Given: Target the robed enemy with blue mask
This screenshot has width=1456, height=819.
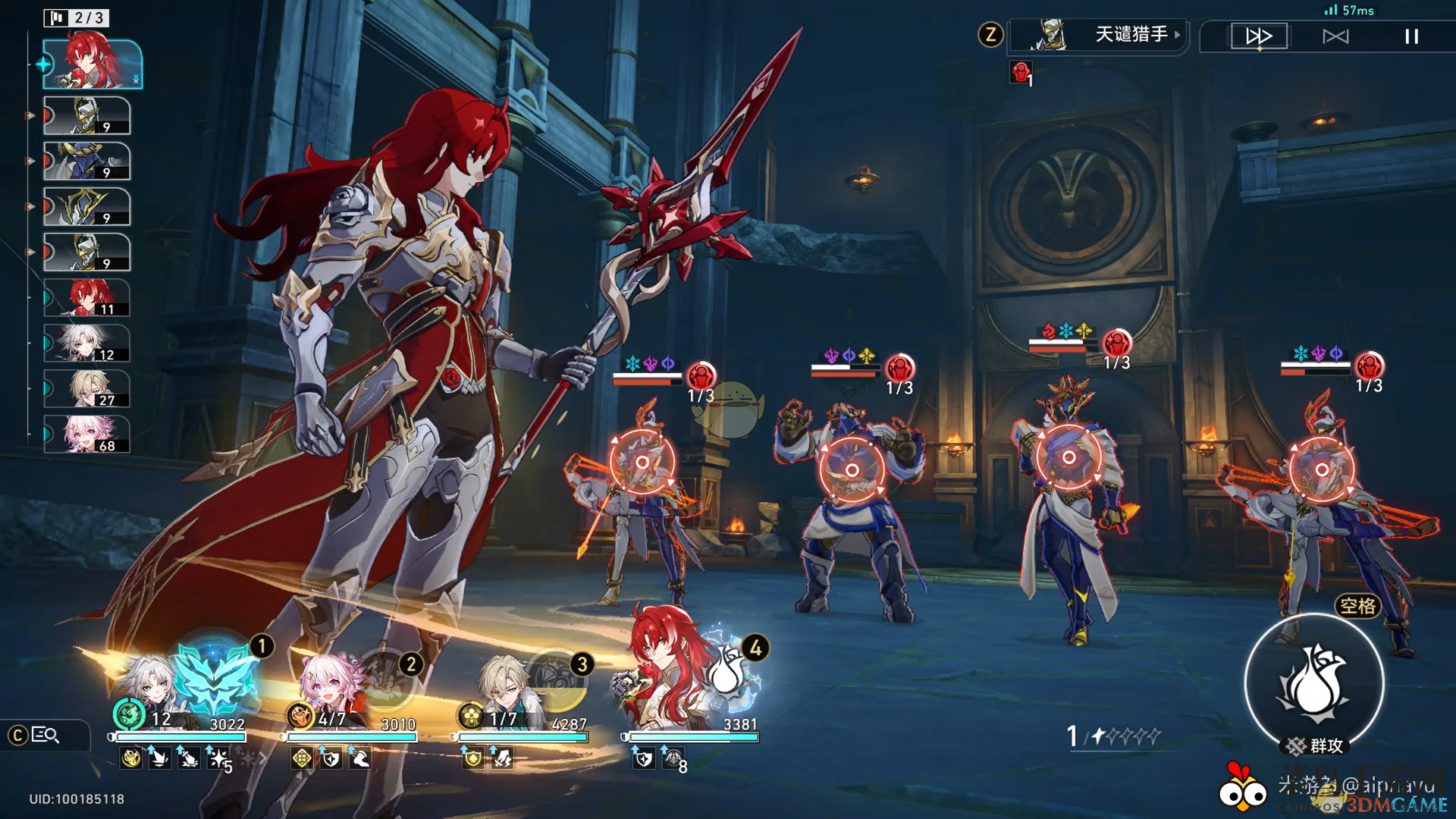Looking at the screenshot, I should pos(1068,457).
